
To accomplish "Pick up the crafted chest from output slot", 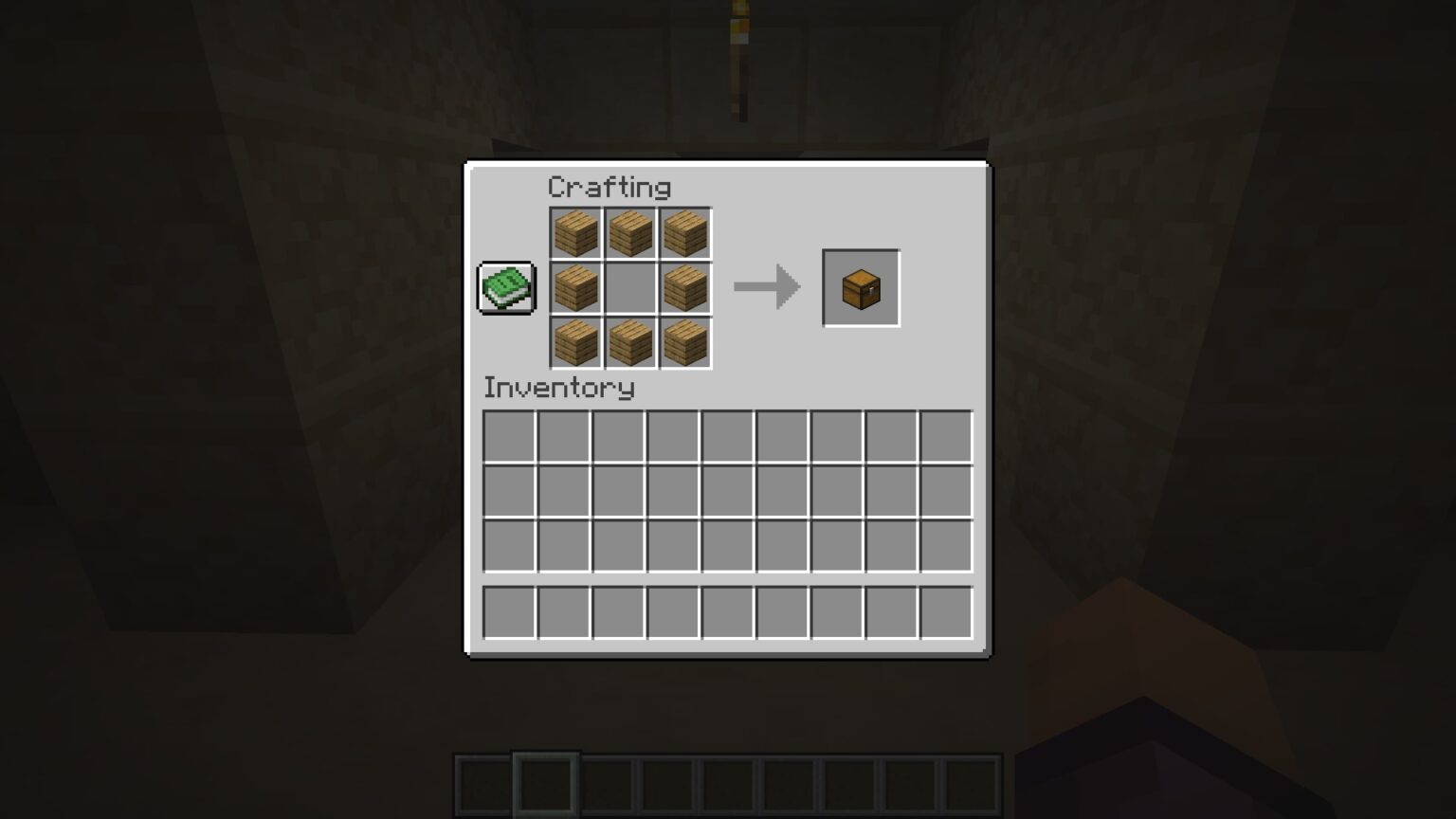I will coord(860,287).
